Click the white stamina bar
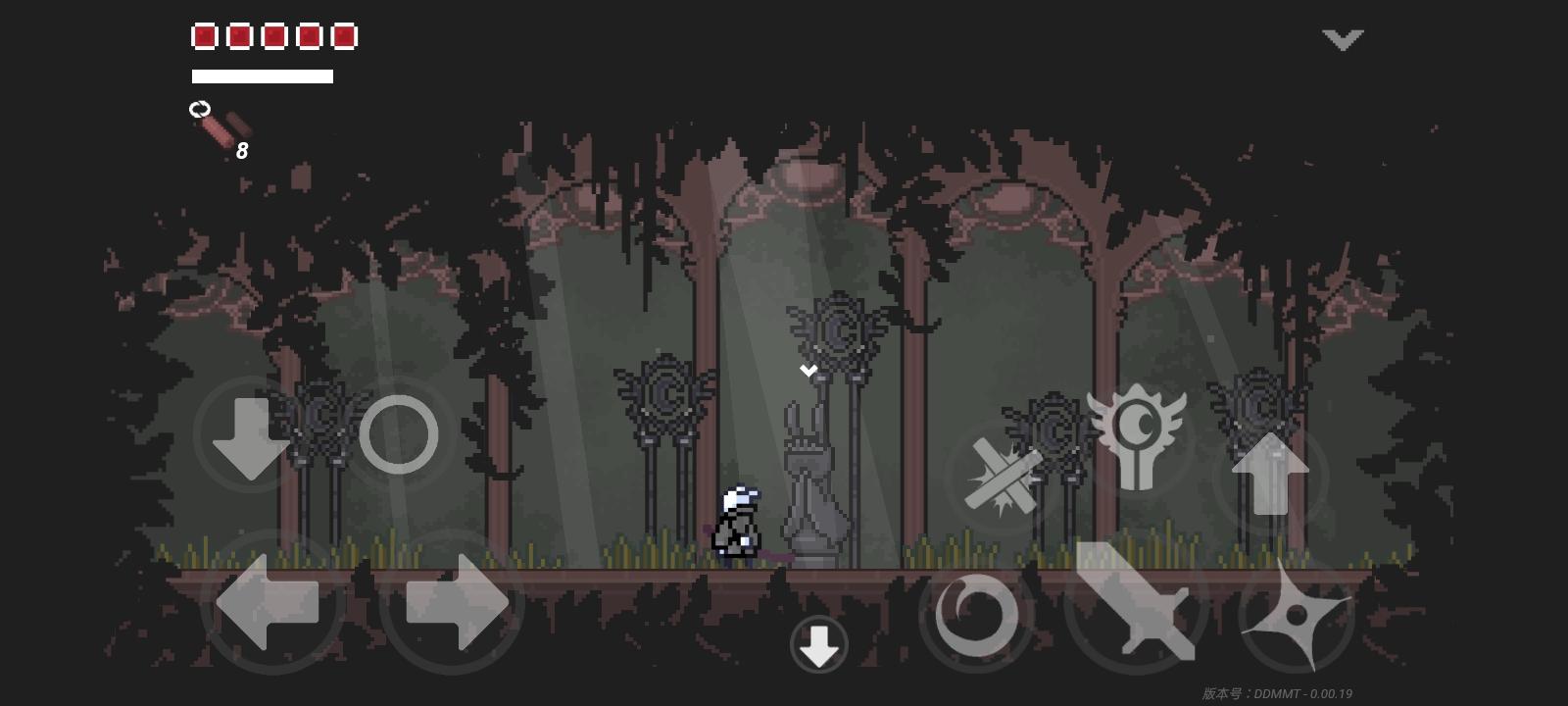 [x=262, y=76]
